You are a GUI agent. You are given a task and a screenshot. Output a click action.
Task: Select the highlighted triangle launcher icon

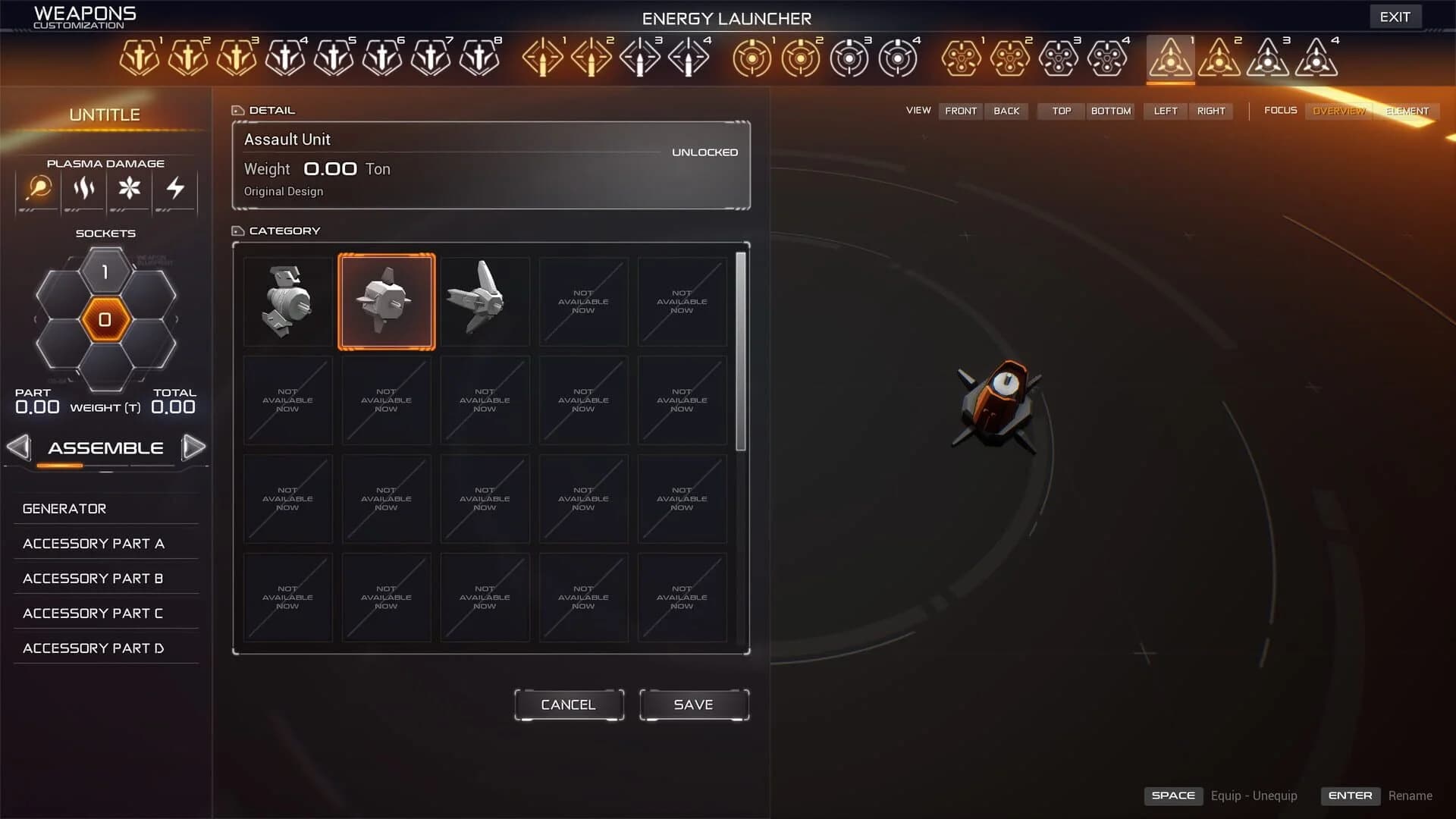(x=1170, y=57)
